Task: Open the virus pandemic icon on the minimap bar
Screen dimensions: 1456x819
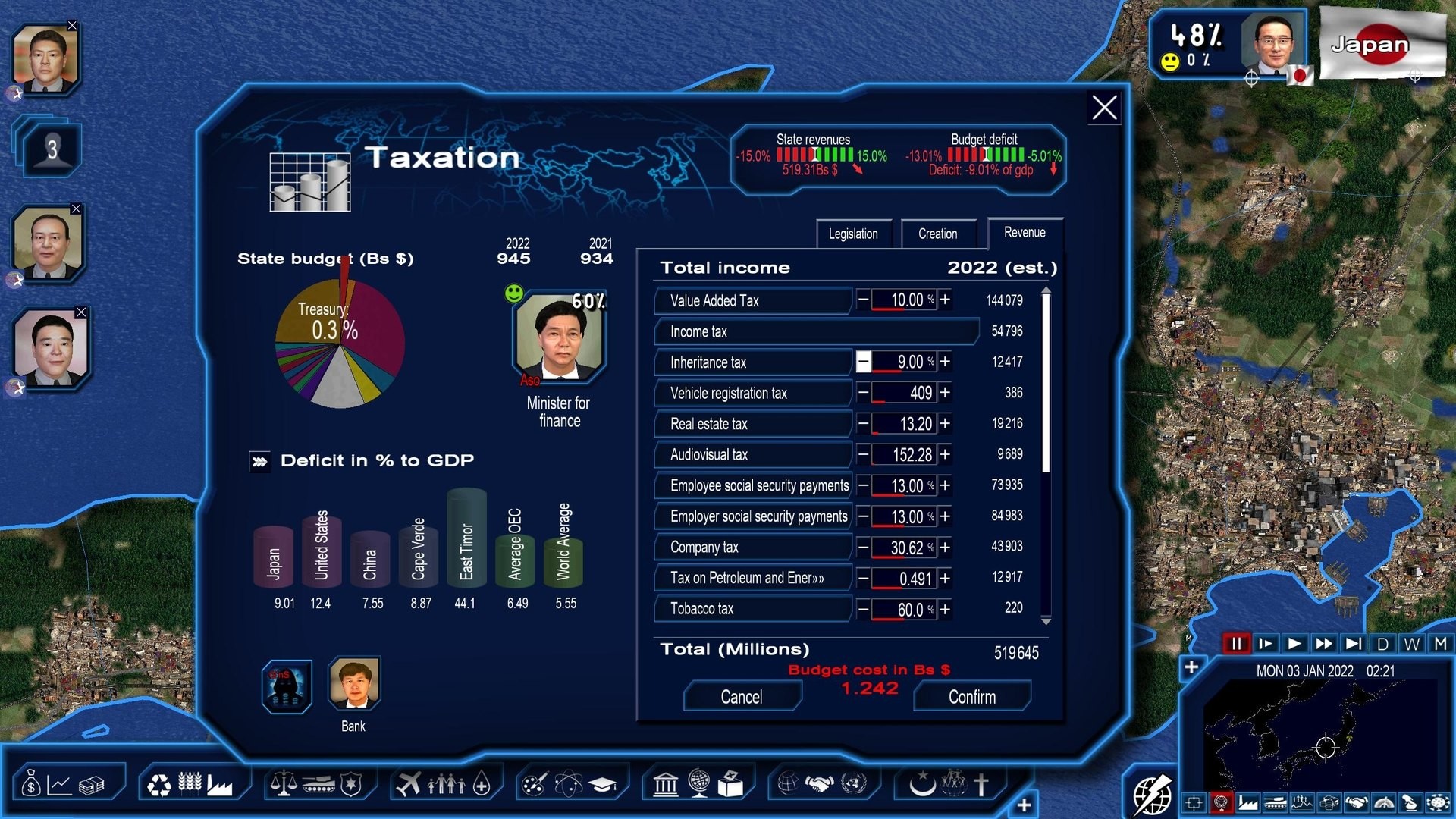Action: tap(1439, 802)
